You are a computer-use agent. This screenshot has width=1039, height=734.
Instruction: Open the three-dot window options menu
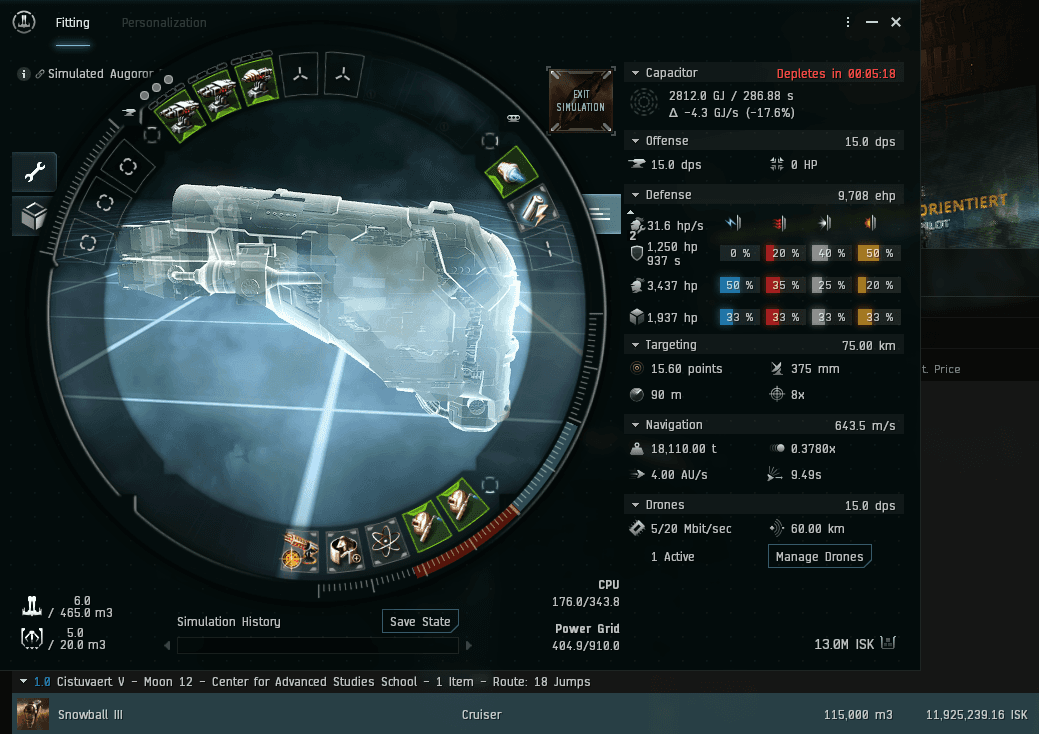pos(848,22)
